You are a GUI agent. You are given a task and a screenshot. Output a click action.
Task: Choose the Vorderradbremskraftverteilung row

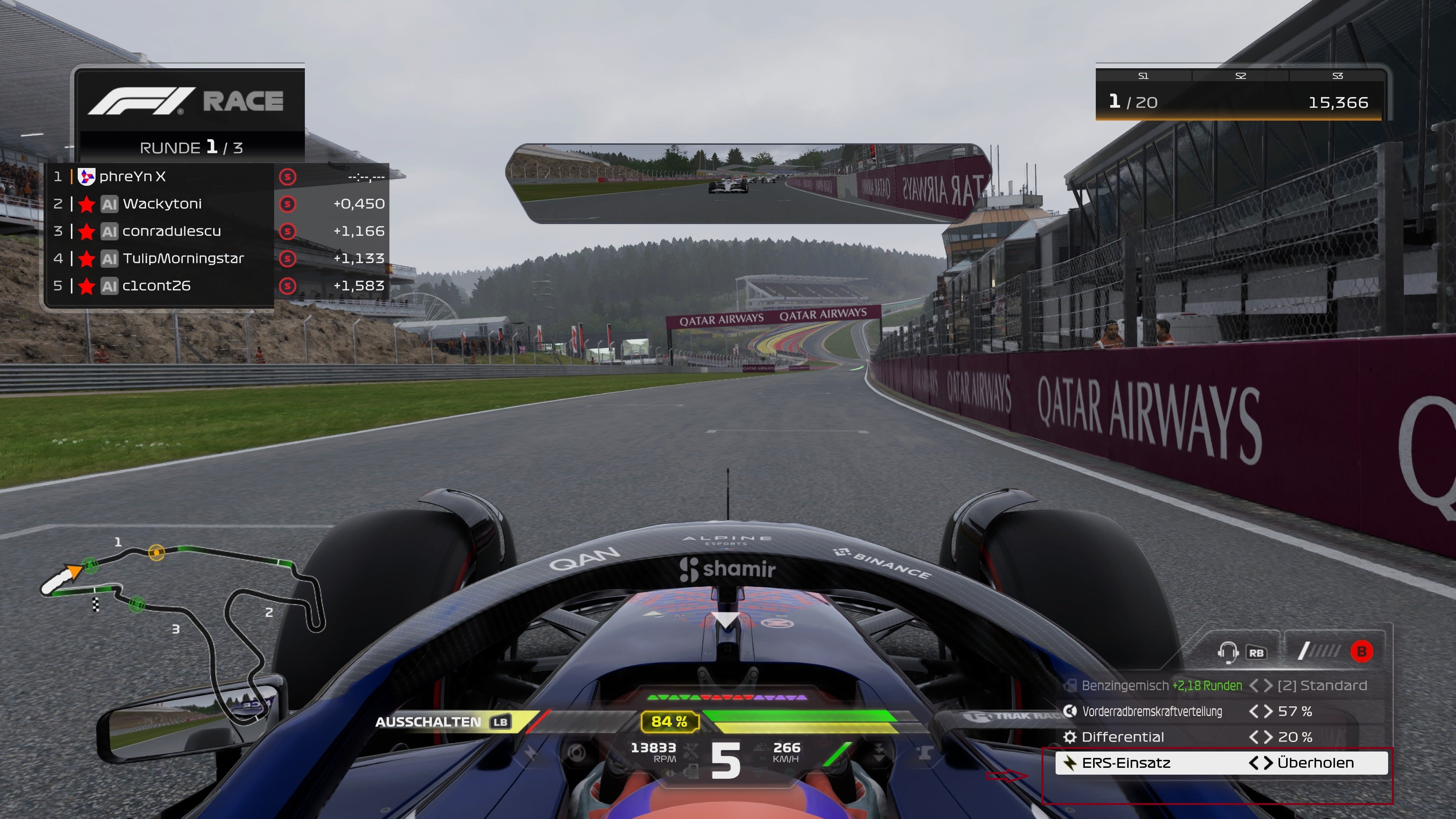[1221, 711]
